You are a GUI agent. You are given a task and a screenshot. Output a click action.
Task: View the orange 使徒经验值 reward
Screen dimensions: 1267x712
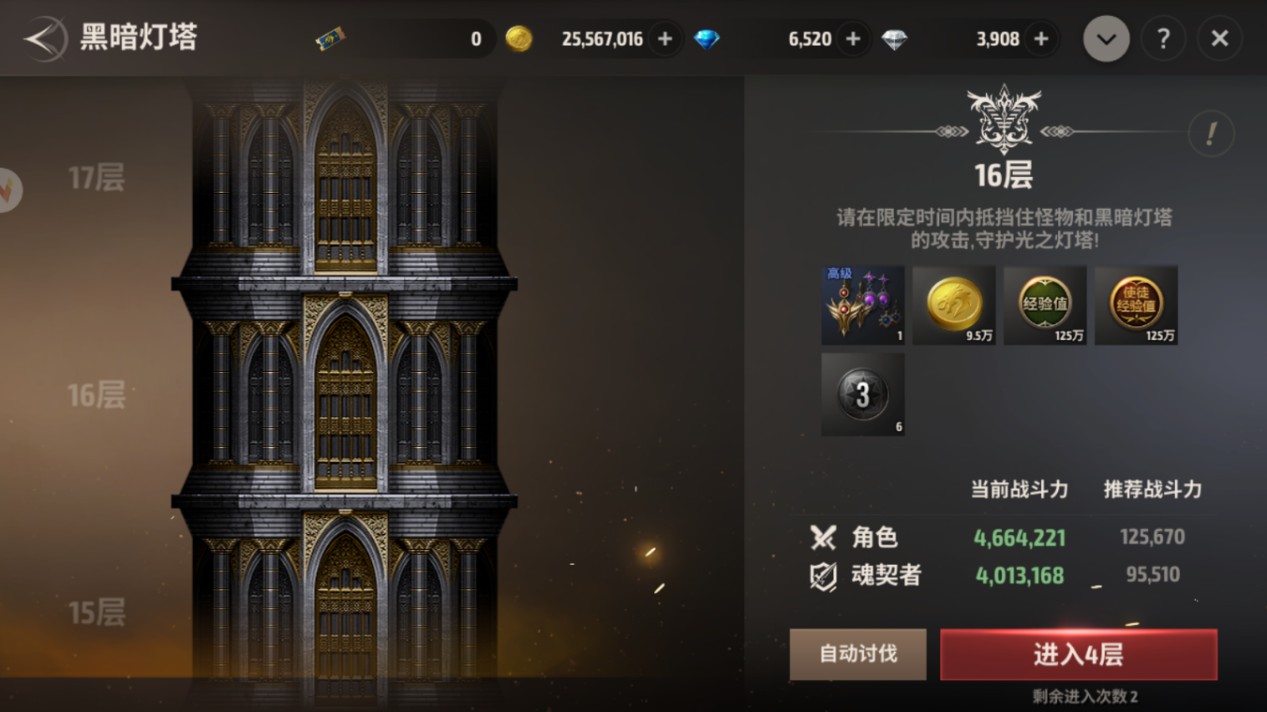tap(1136, 305)
